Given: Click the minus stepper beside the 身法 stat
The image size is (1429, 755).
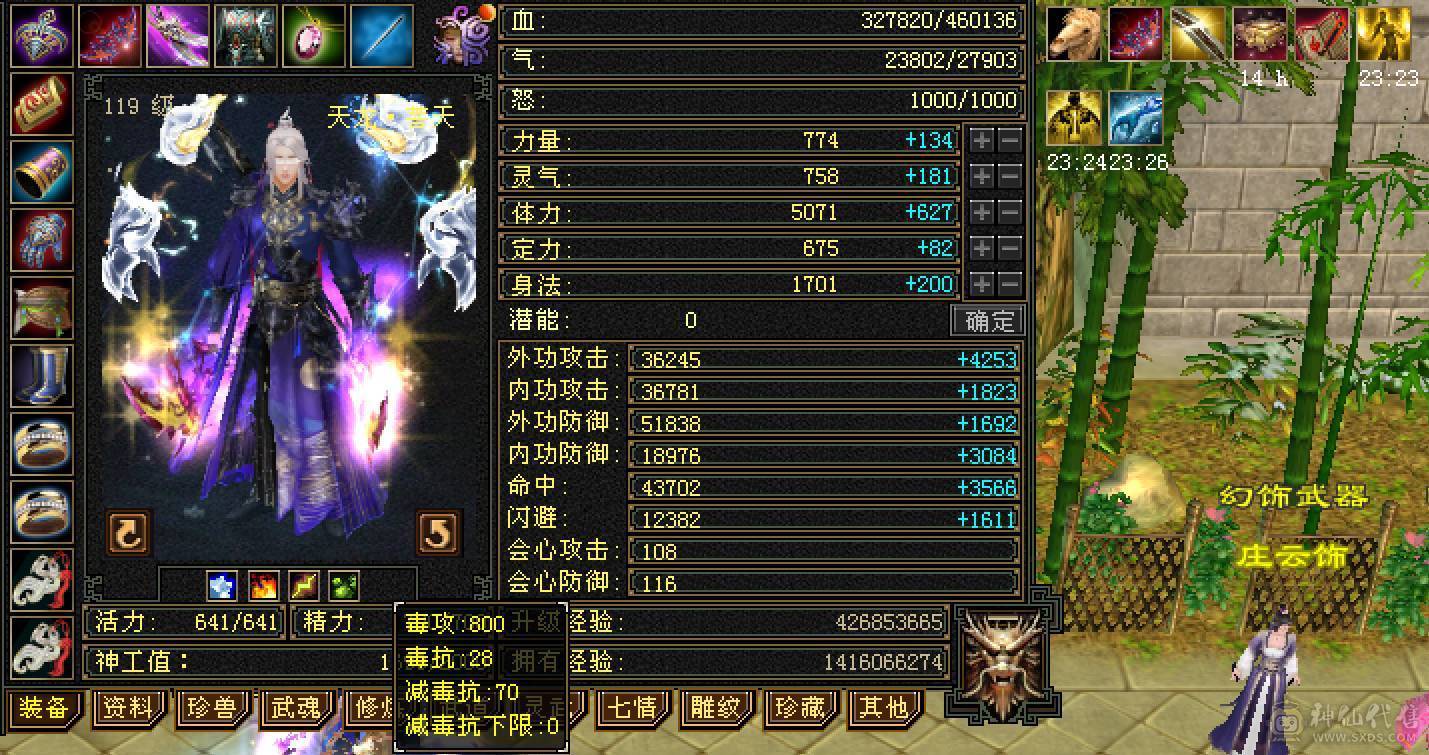Looking at the screenshot, I should (1011, 284).
